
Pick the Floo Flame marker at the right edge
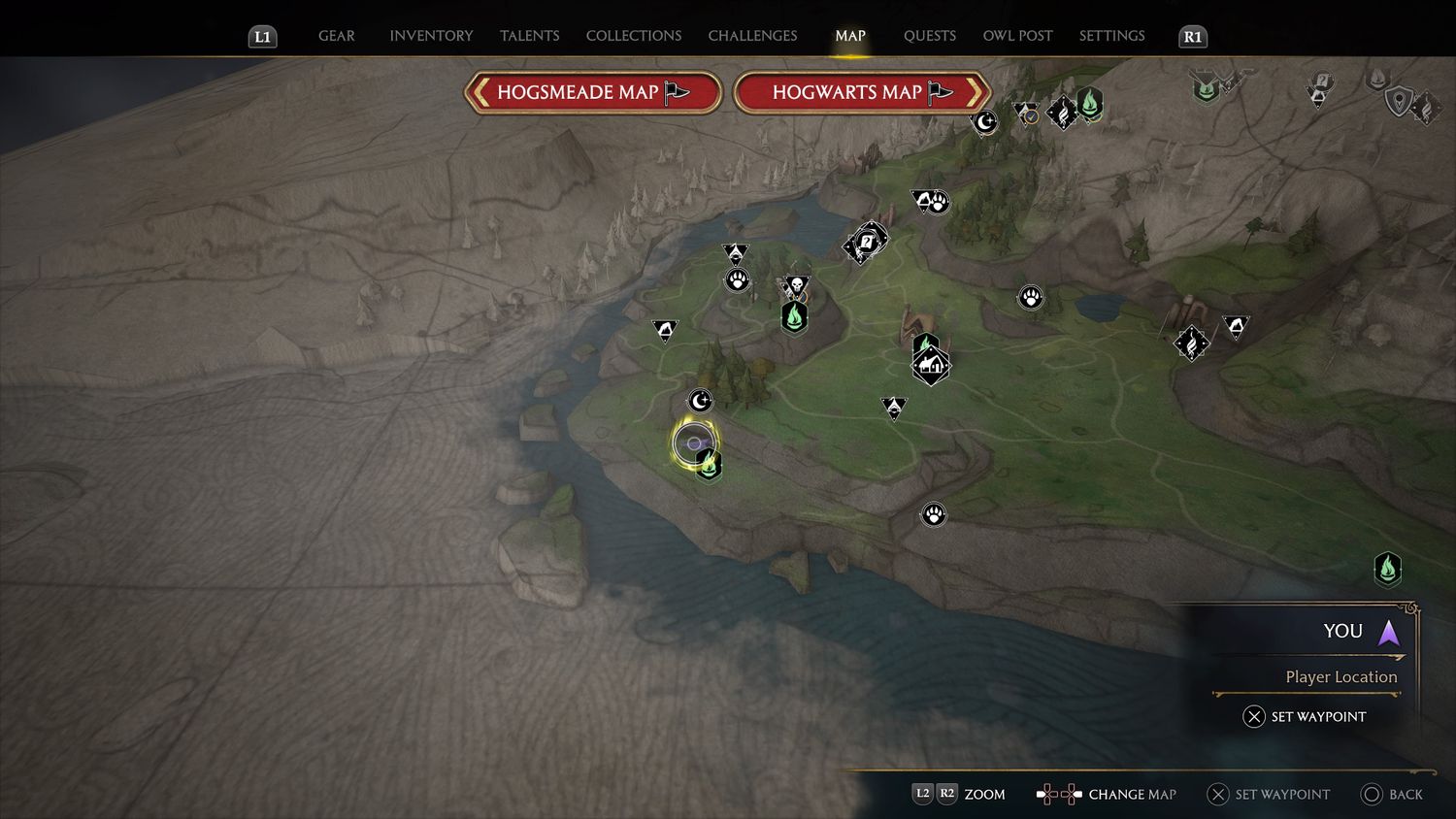point(1388,569)
